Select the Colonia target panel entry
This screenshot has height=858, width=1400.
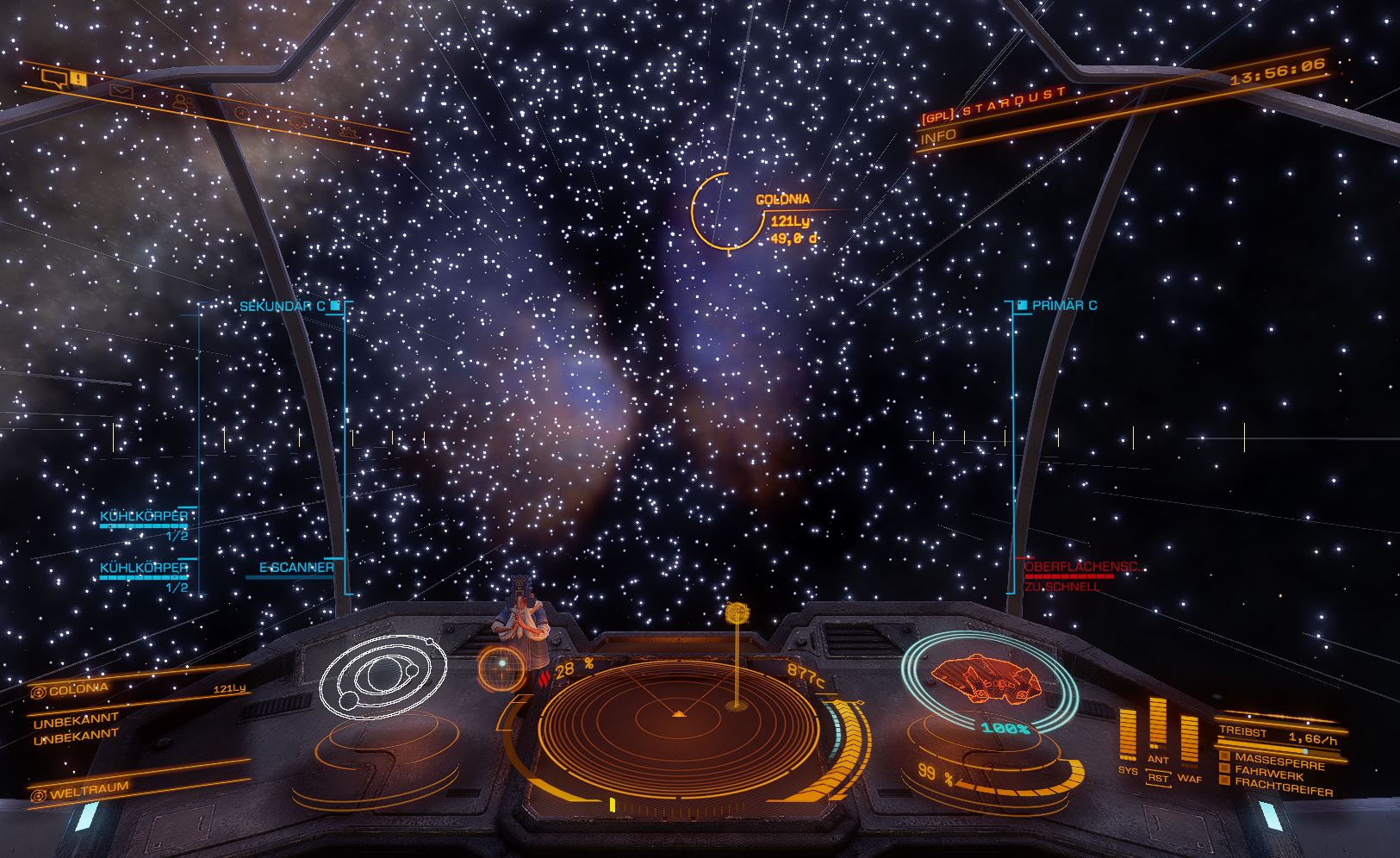point(78,690)
